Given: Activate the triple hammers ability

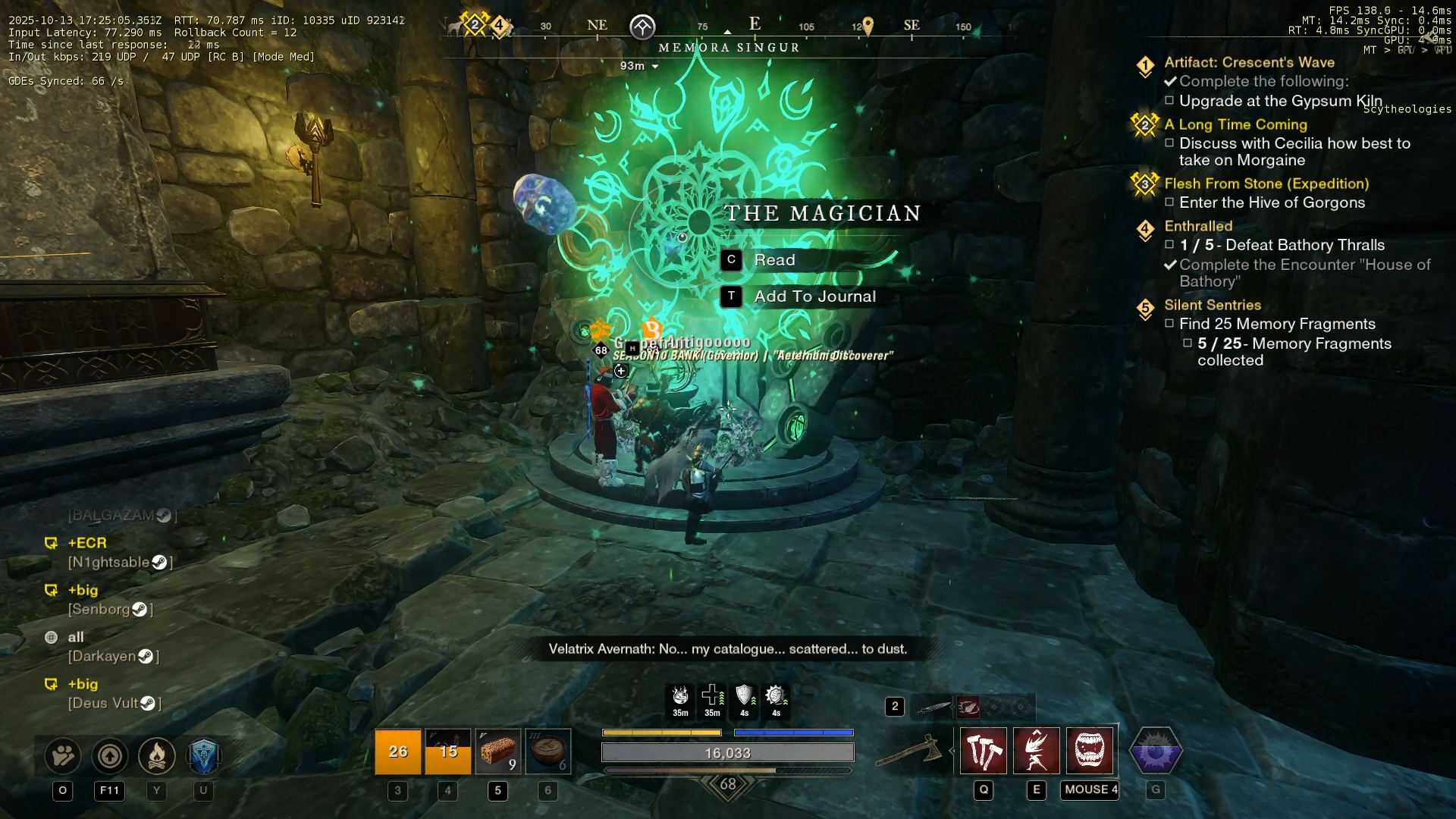Looking at the screenshot, I should (984, 751).
